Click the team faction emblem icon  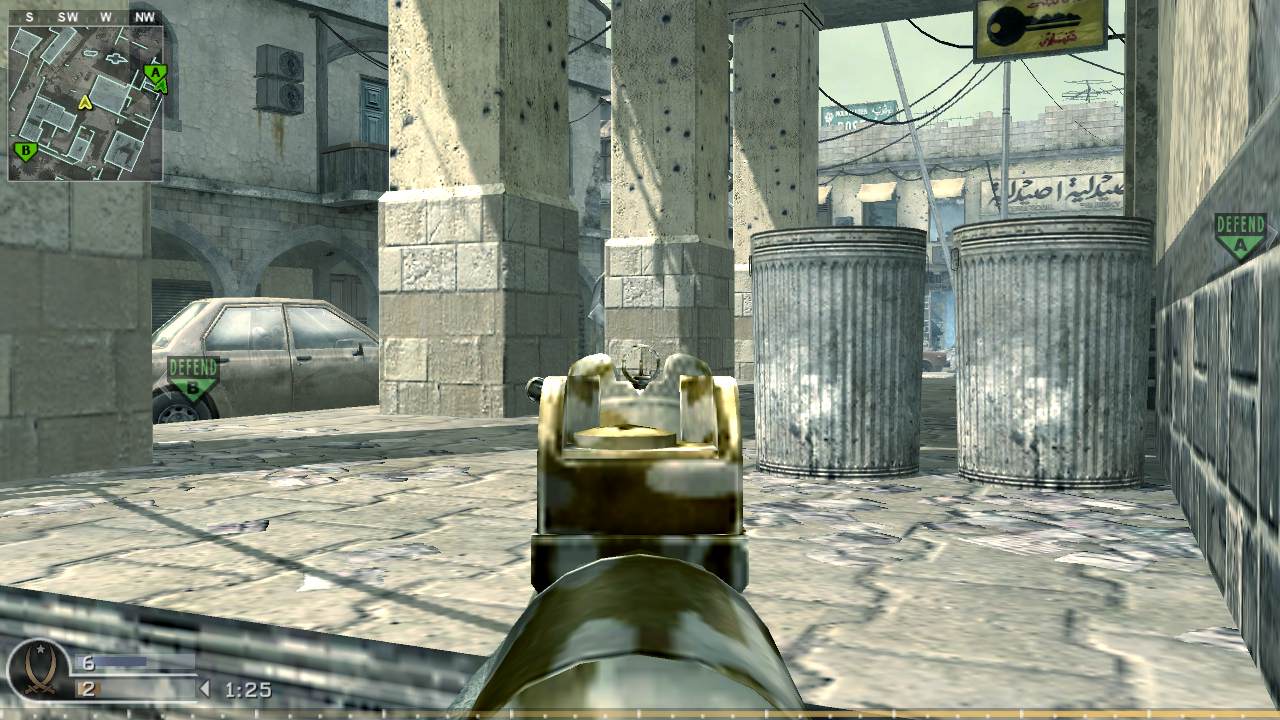[x=39, y=668]
